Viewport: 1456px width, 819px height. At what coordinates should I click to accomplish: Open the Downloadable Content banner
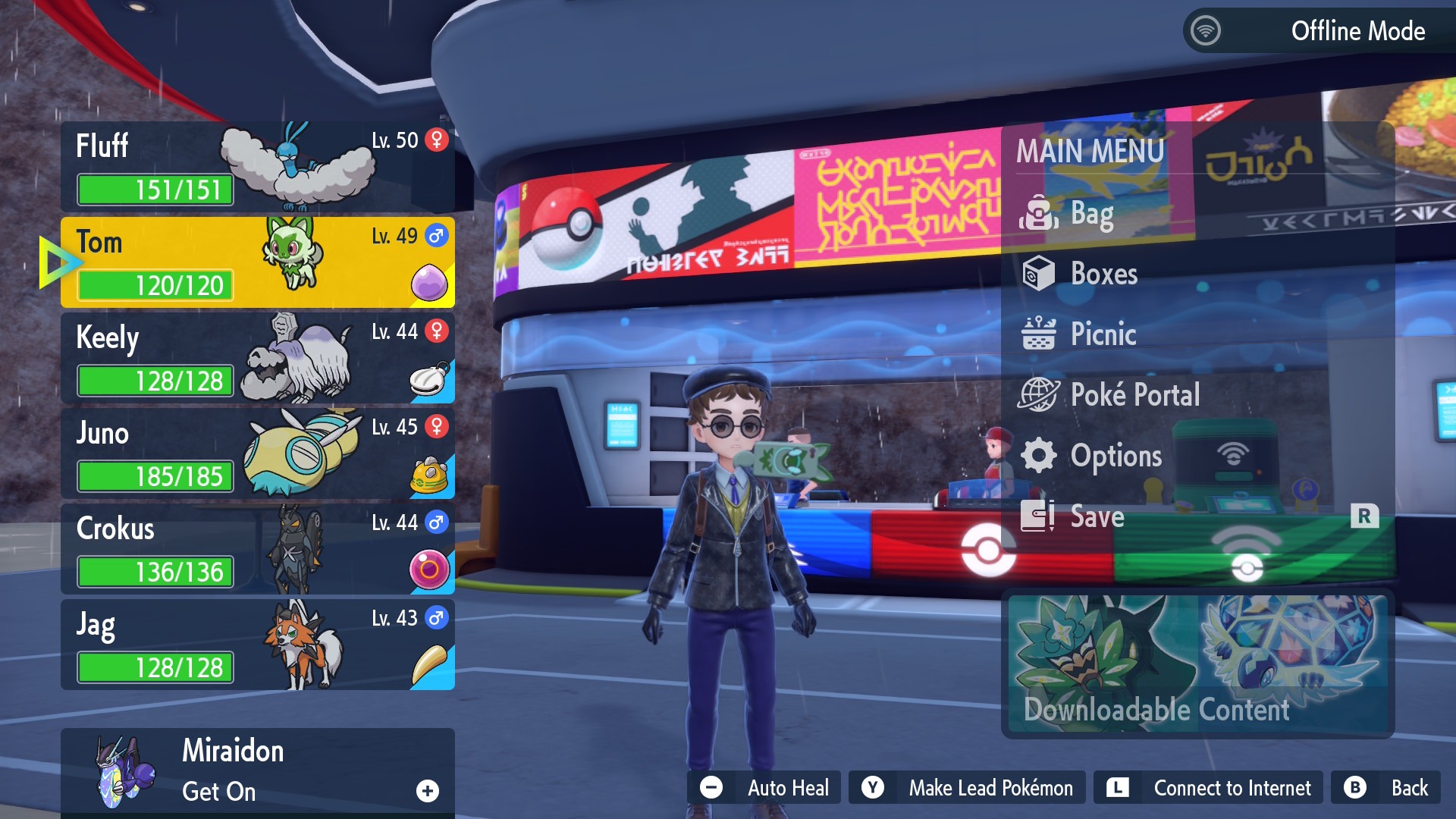(1197, 665)
